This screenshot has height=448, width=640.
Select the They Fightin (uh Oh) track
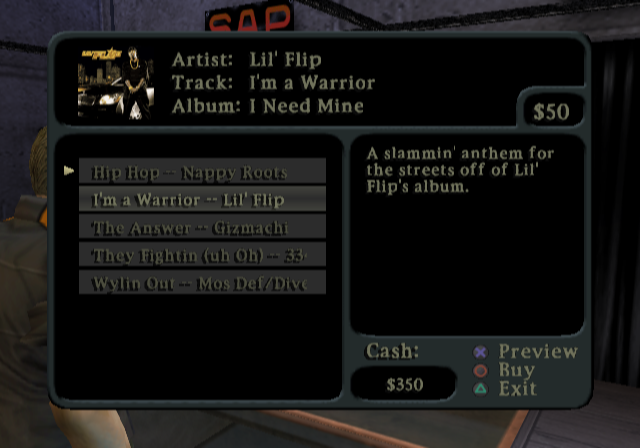202,256
